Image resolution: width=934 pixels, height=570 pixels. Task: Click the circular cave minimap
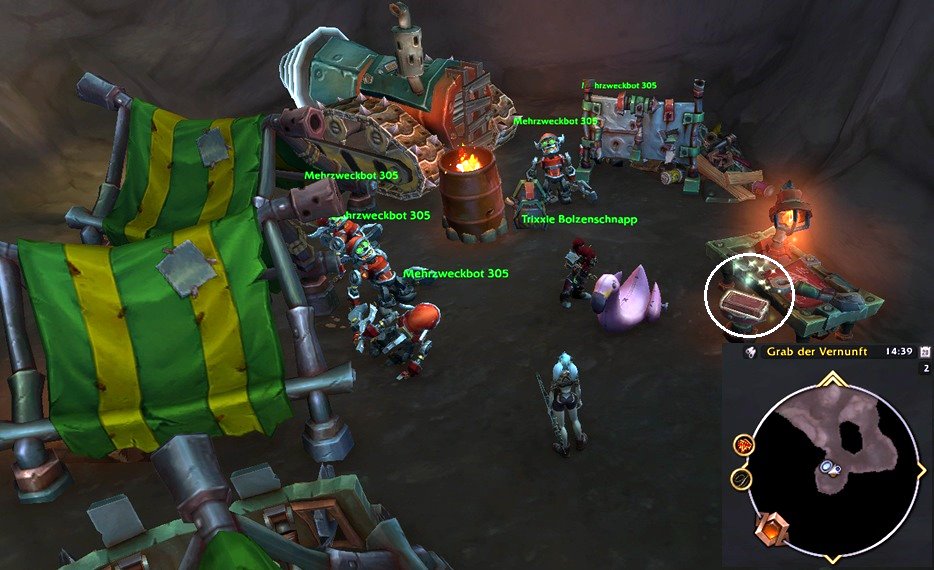[x=834, y=463]
